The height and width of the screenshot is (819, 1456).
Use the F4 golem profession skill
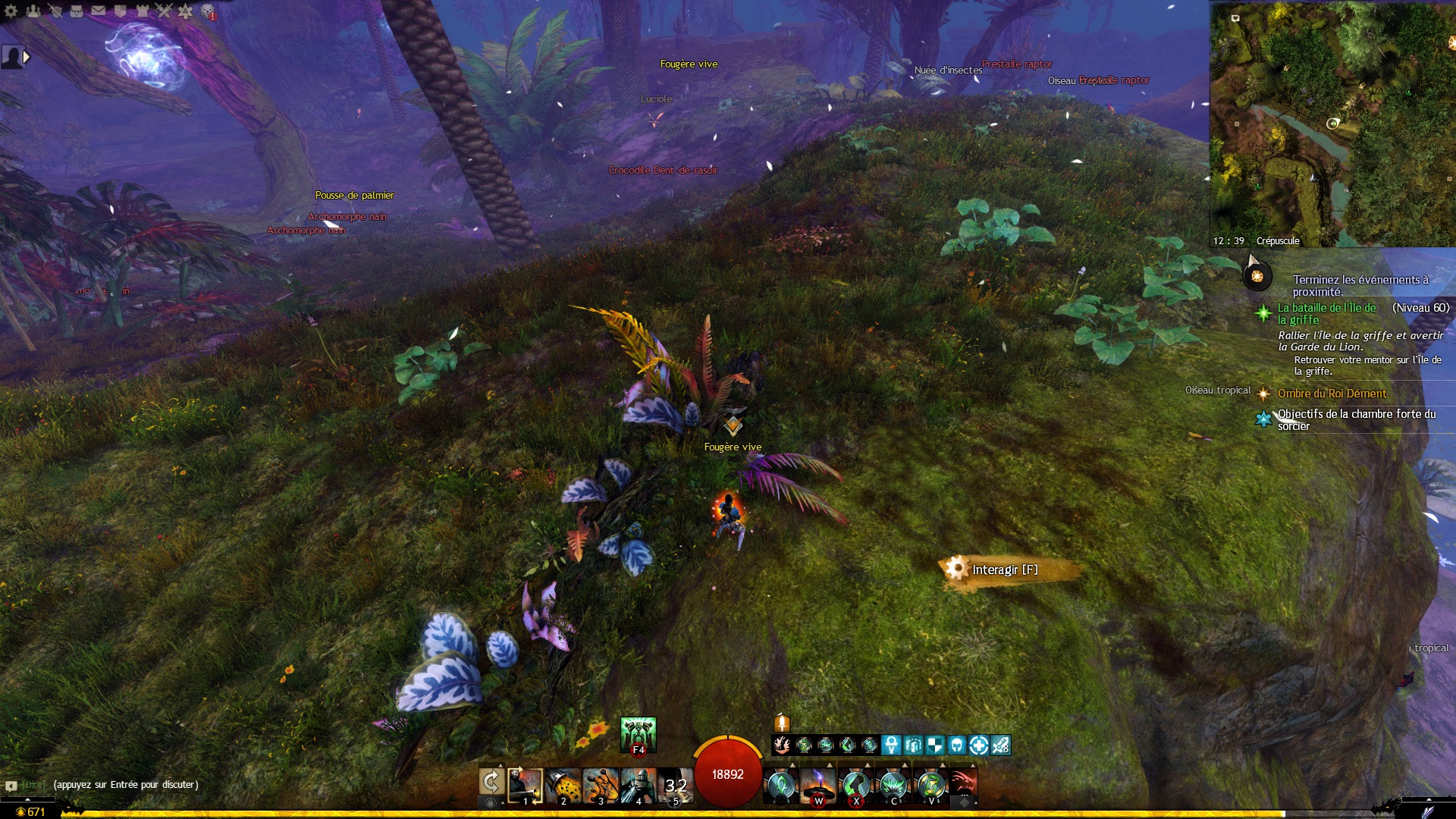click(638, 734)
